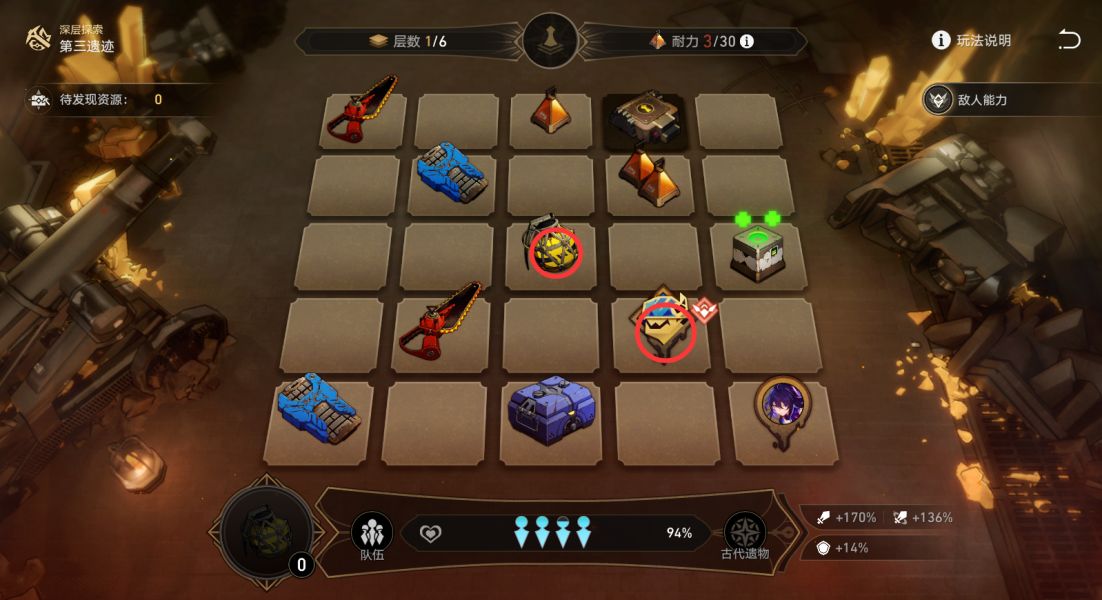Screen dimensions: 1102x600
Task: Select the grenade tile on the board
Action: 551,248
